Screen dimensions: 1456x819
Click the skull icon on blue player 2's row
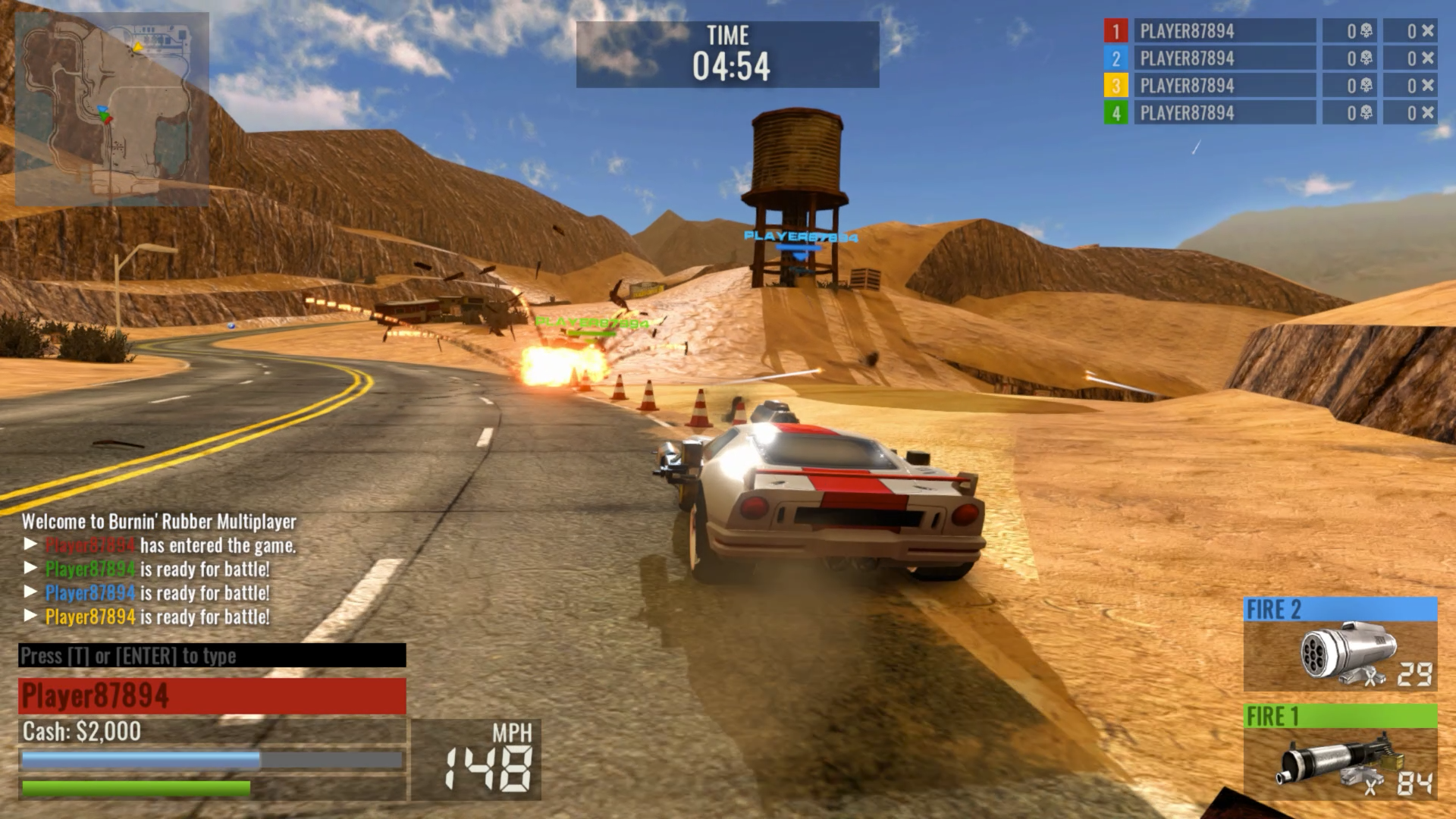1366,58
